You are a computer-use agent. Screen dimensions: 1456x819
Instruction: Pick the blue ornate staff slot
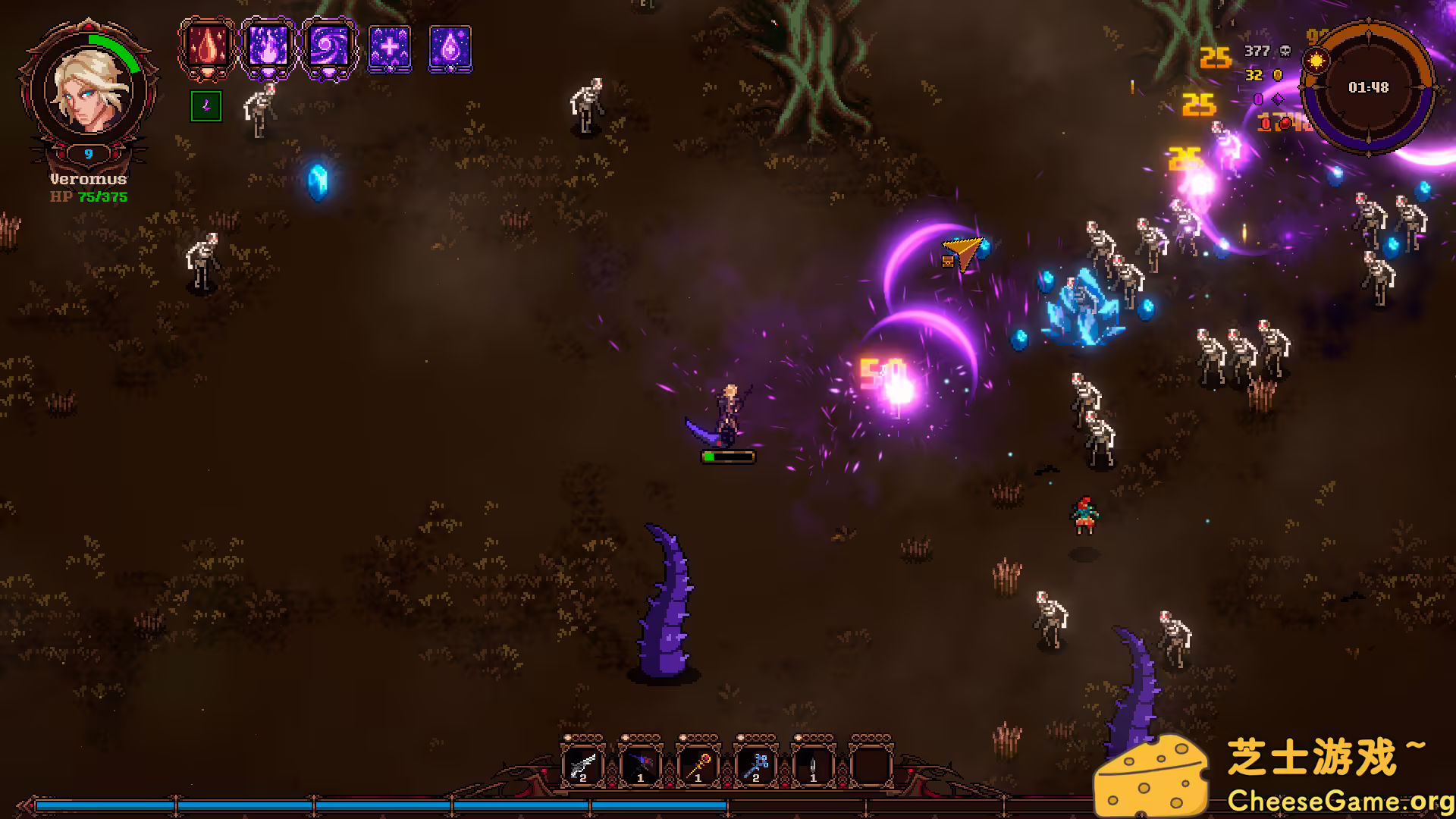point(755,766)
